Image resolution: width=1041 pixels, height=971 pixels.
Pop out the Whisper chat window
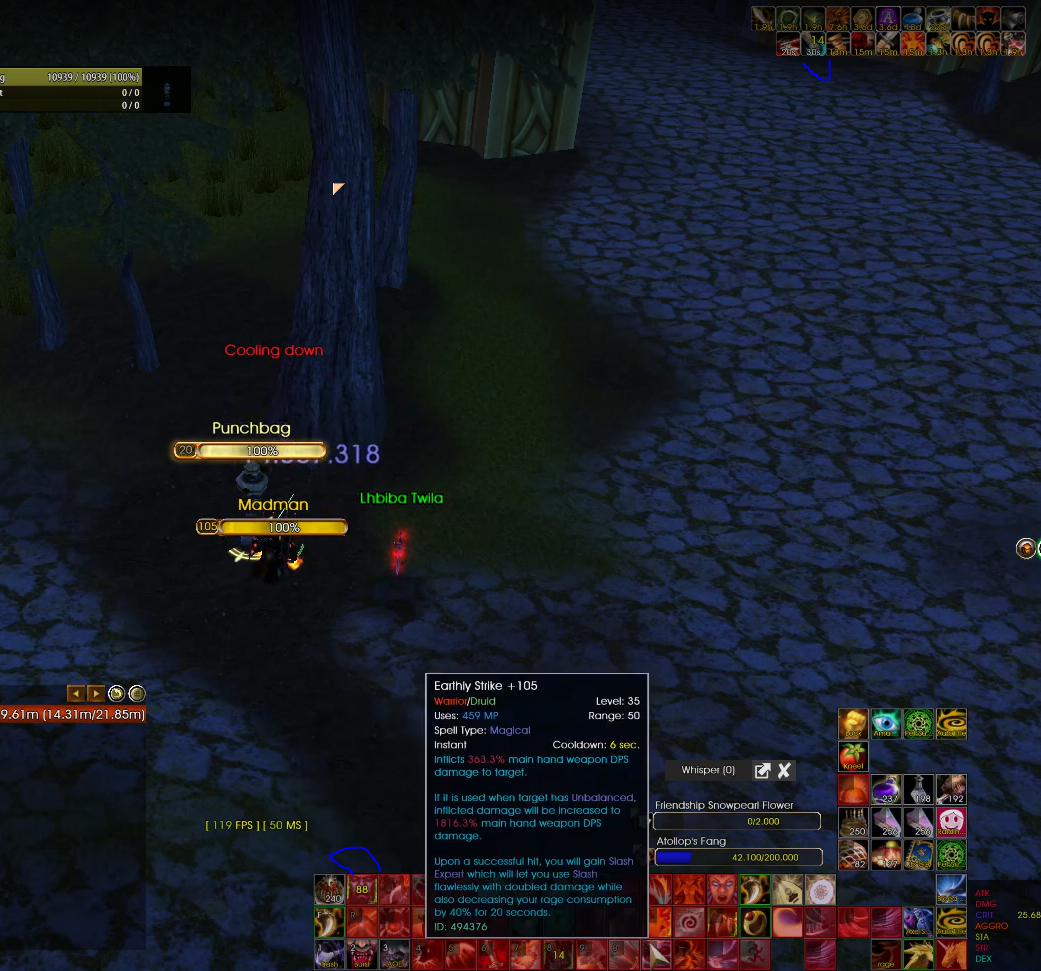tap(762, 770)
